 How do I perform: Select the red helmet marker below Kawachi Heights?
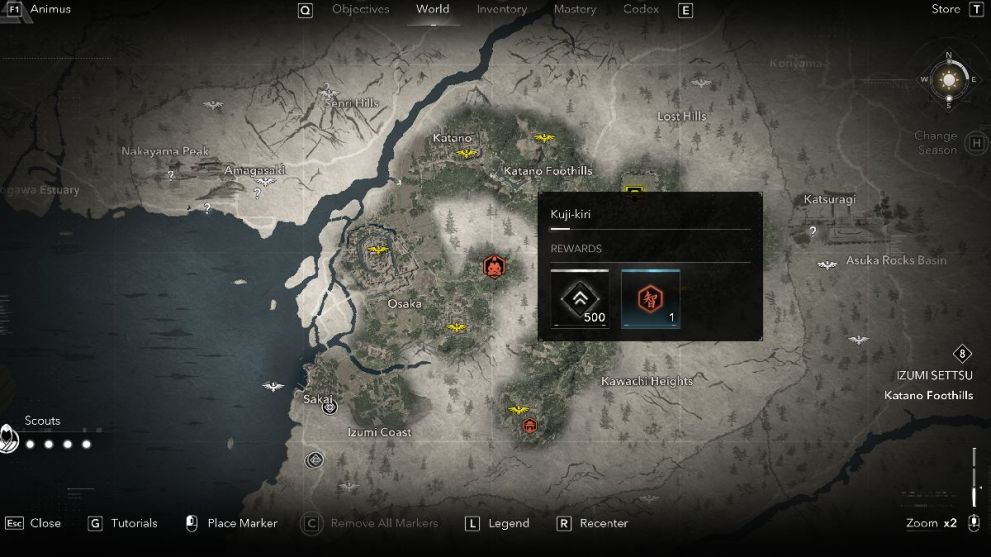[530, 426]
